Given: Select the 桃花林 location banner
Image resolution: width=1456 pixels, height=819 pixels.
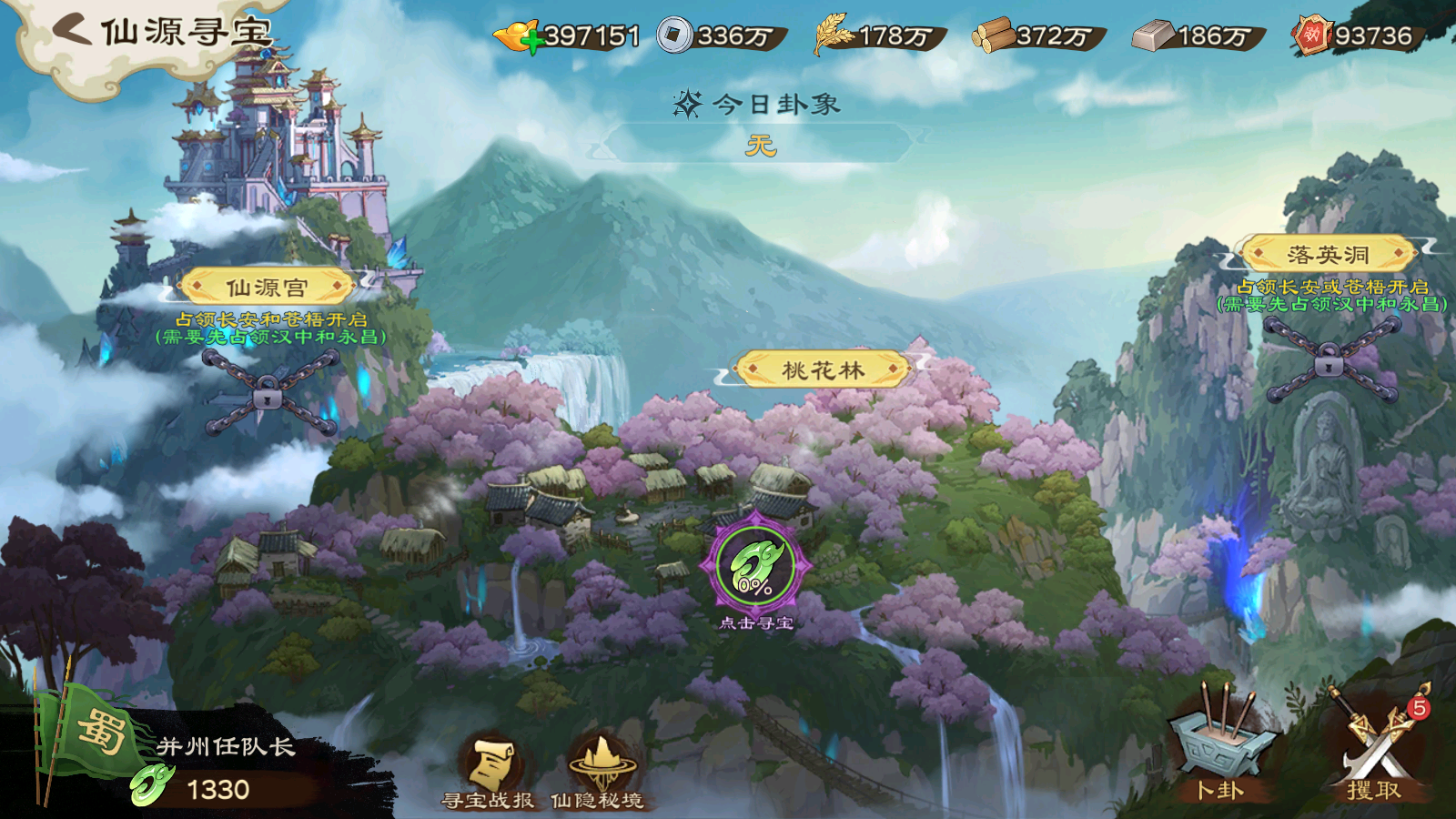Looking at the screenshot, I should (x=823, y=370).
